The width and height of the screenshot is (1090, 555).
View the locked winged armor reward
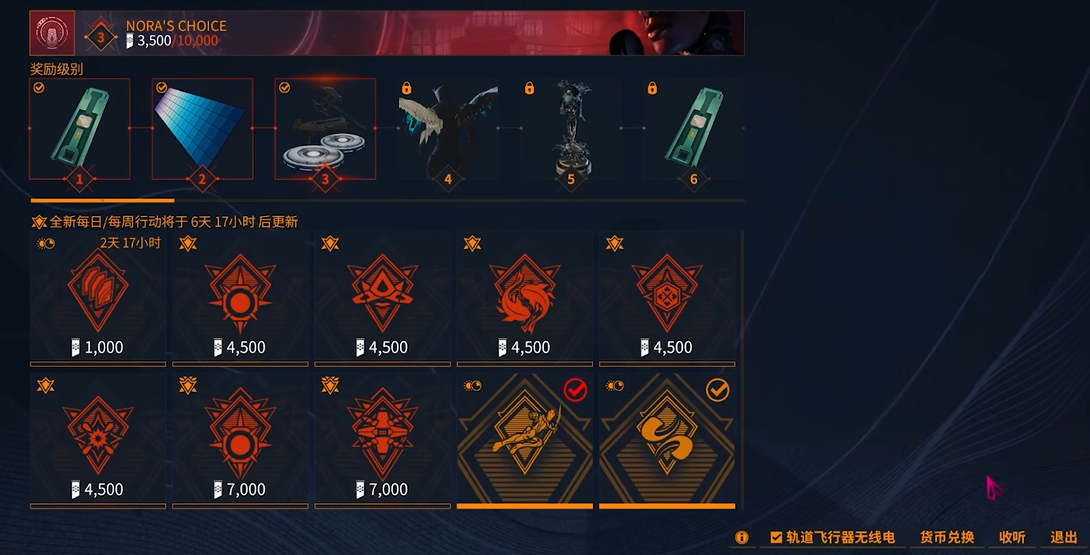447,129
